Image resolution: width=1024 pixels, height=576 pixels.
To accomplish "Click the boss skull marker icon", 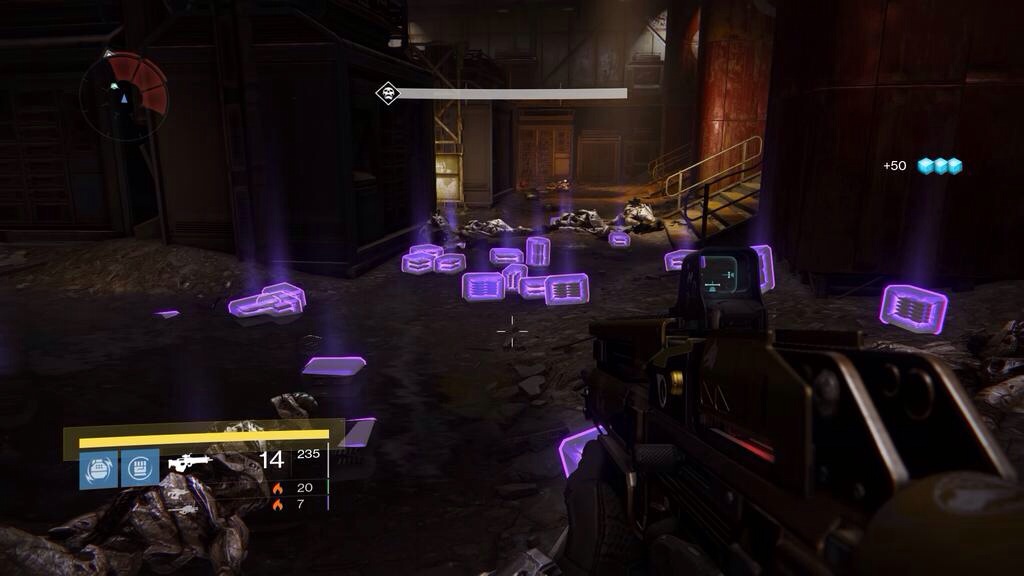I will pyautogui.click(x=387, y=94).
